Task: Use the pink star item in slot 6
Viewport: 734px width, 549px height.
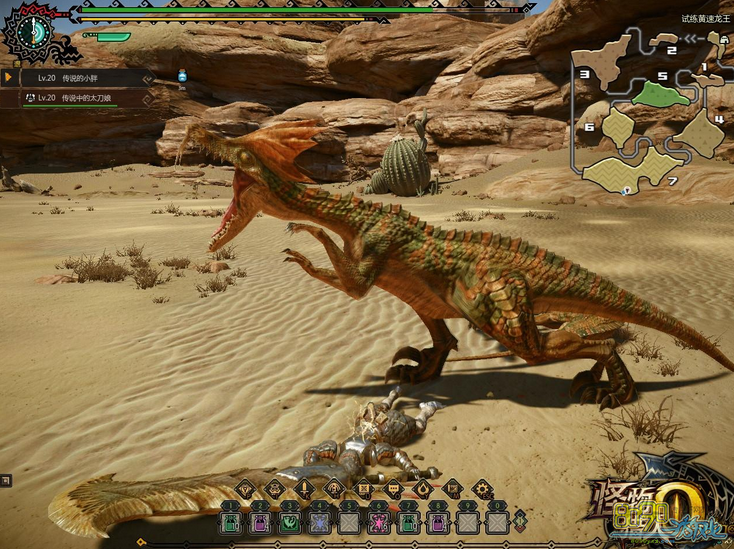Action: [x=379, y=521]
